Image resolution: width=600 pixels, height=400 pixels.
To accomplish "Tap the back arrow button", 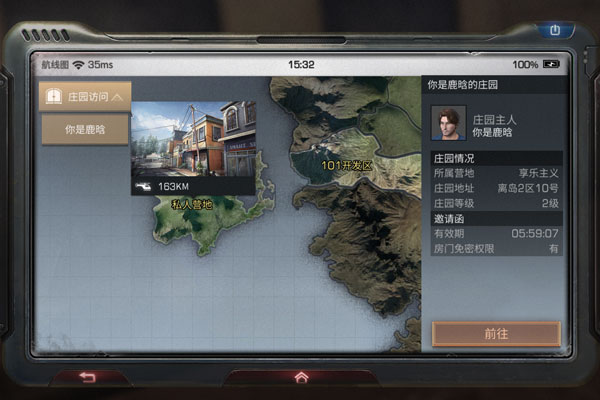I will 87,377.
